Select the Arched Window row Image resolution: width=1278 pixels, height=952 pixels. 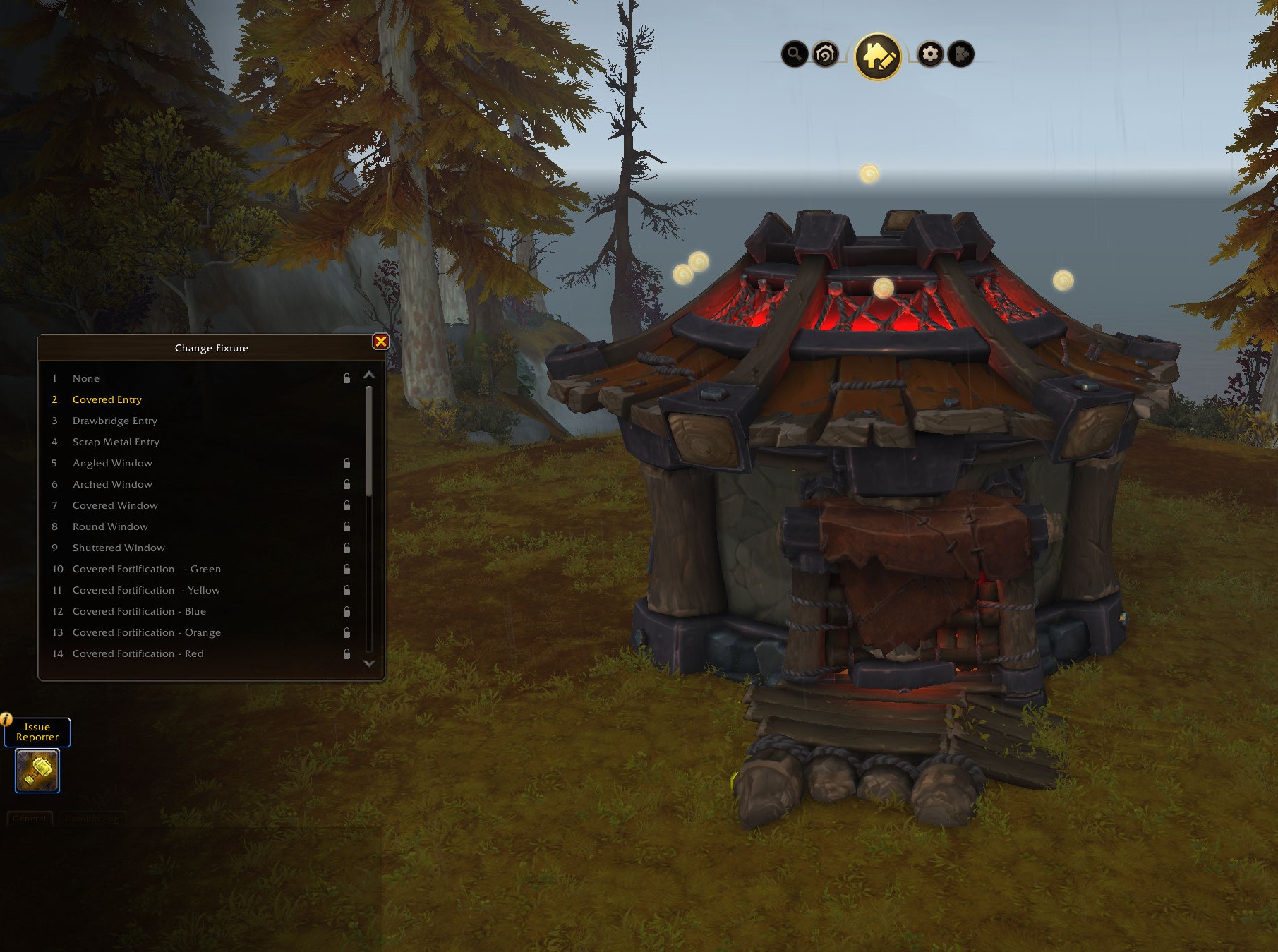pyautogui.click(x=112, y=484)
